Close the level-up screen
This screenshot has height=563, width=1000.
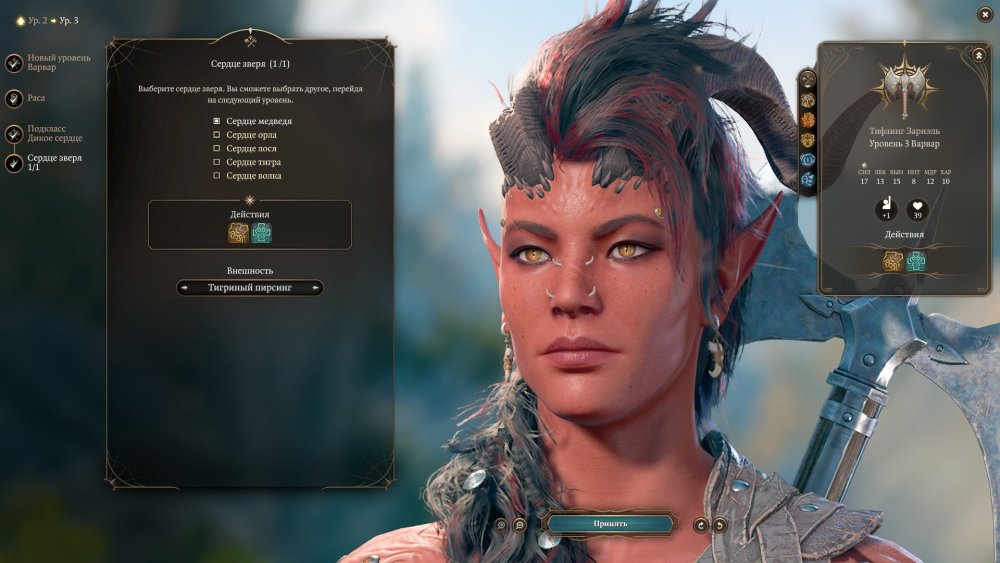pyautogui.click(x=985, y=14)
